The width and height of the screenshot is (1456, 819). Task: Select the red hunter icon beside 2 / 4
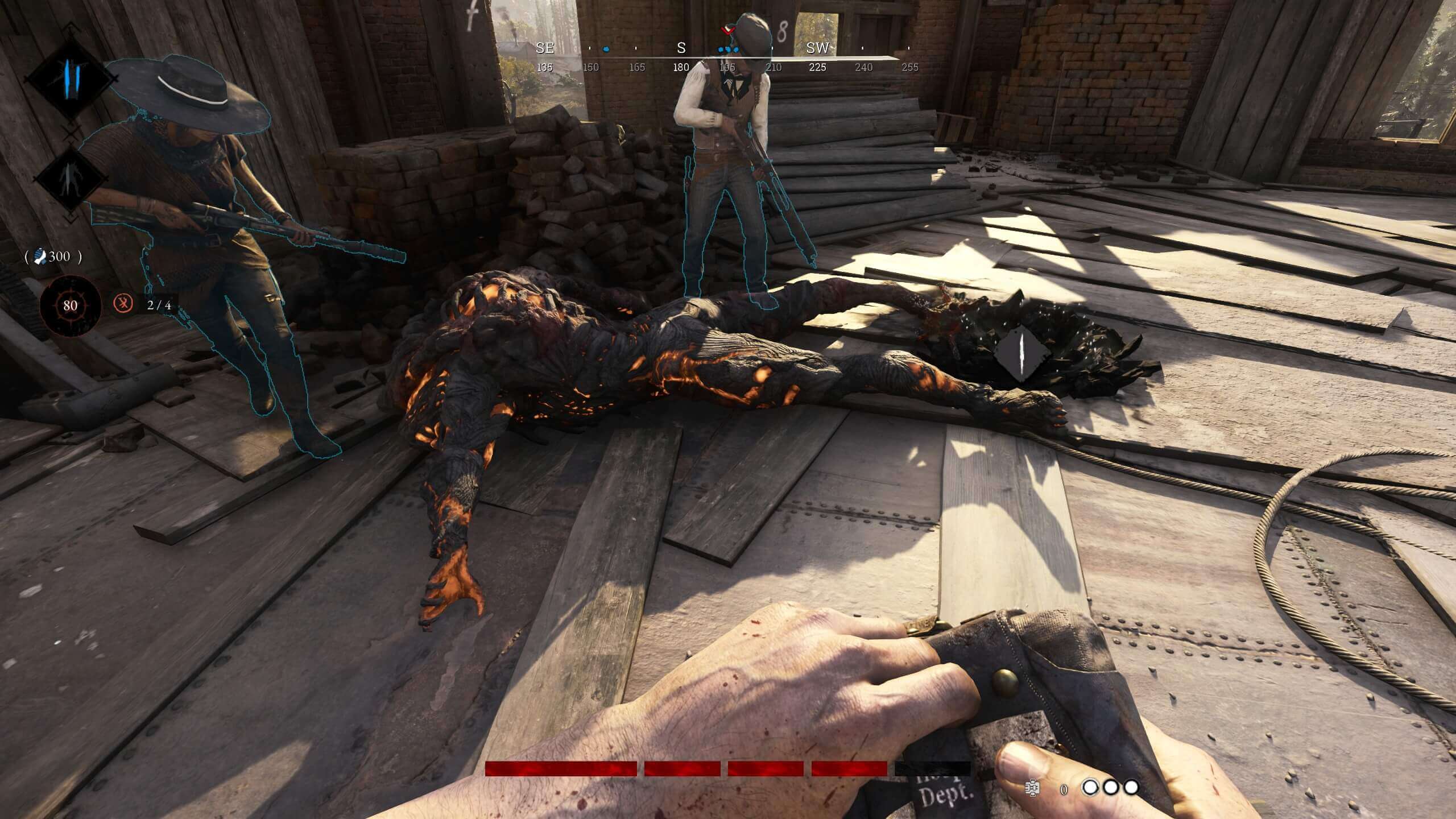click(x=123, y=304)
